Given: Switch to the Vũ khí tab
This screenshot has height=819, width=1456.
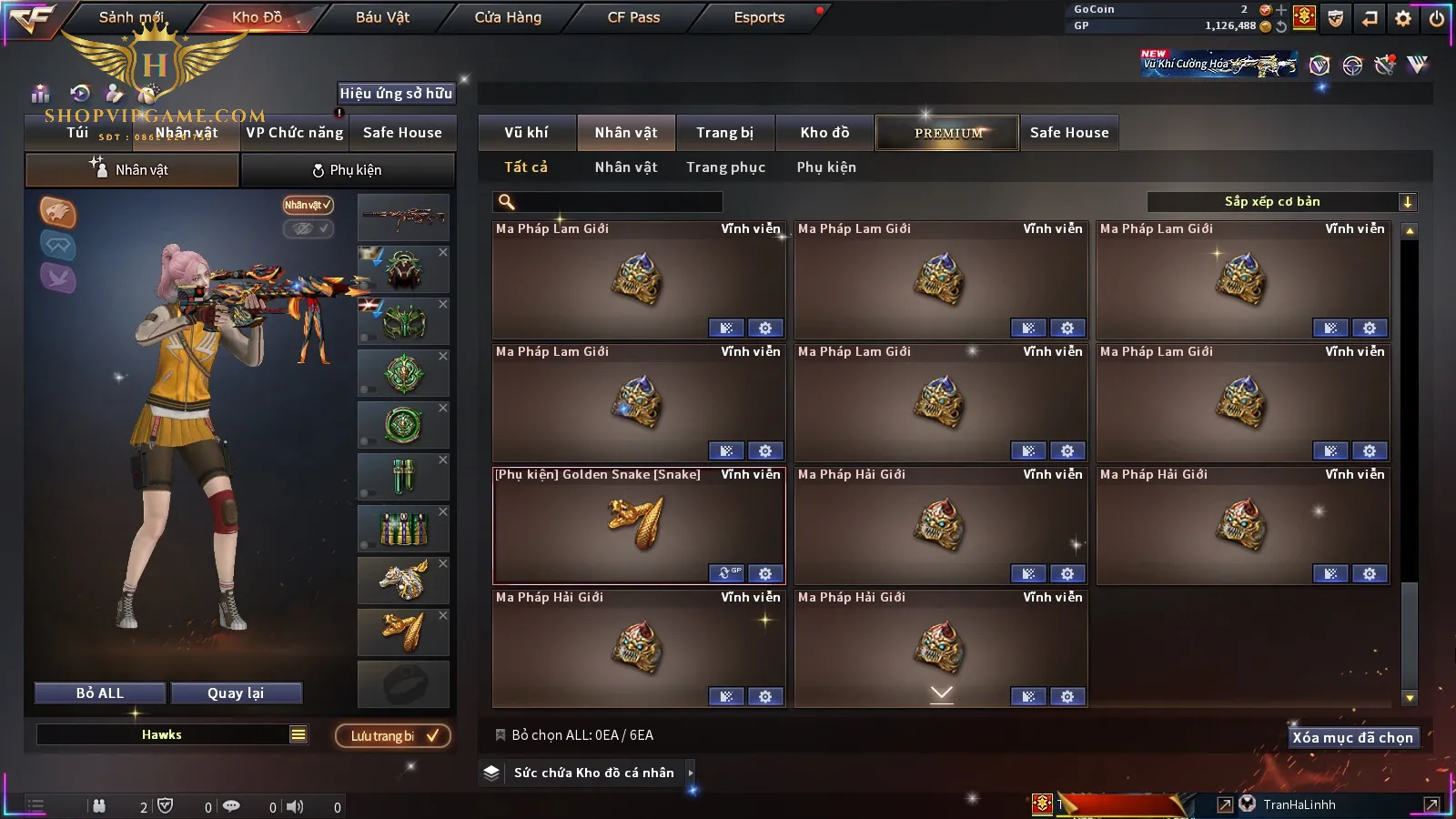Looking at the screenshot, I should (526, 133).
